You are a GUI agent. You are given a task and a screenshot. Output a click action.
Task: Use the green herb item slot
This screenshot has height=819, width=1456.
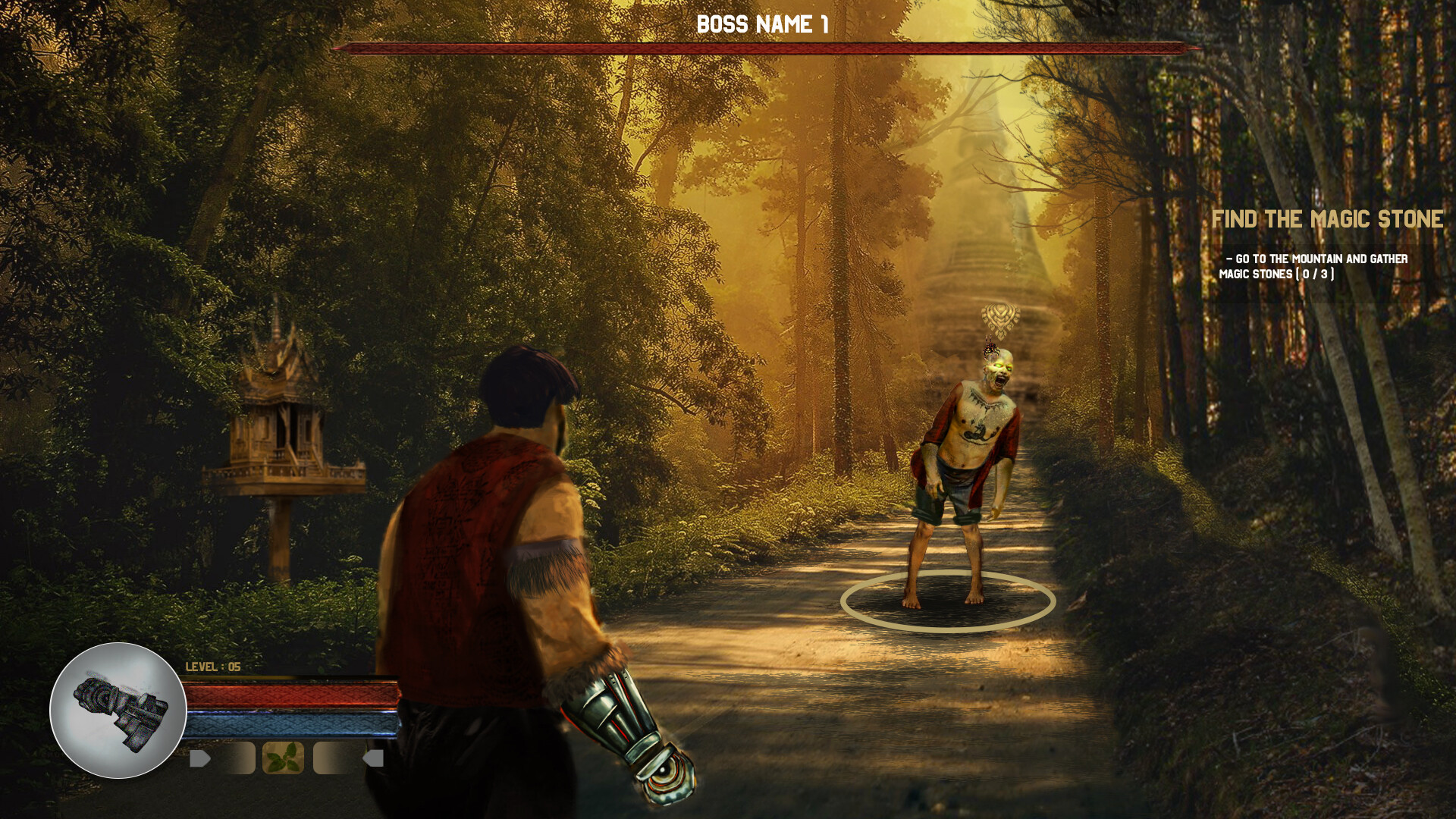[283, 758]
